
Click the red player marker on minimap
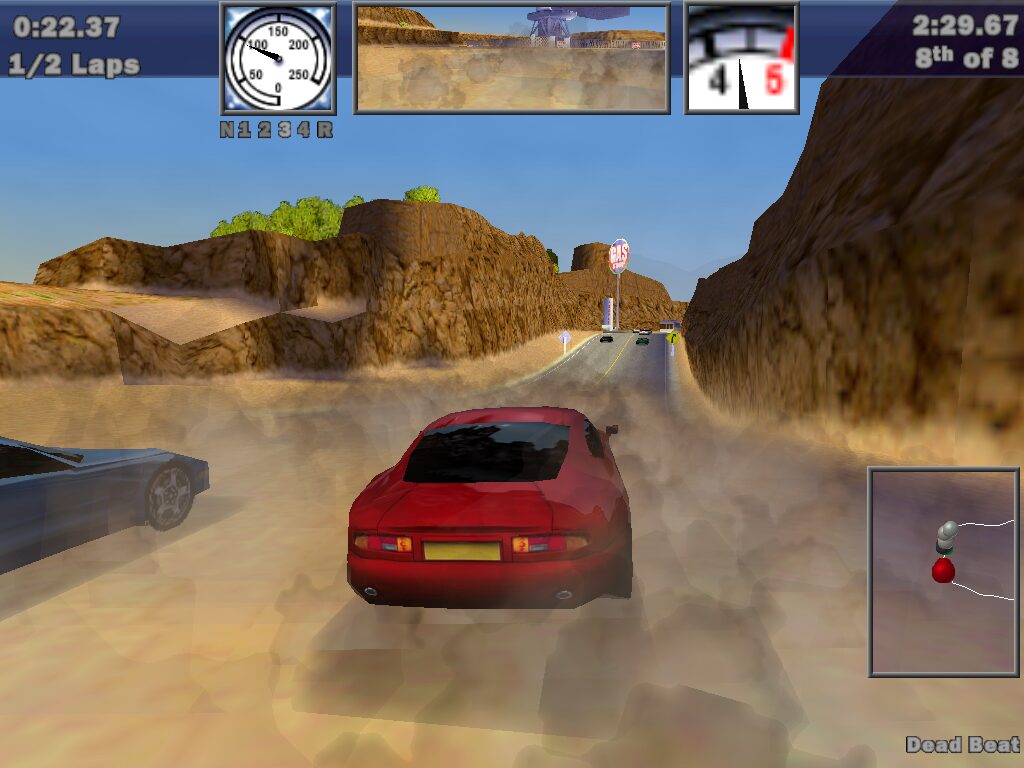tap(943, 570)
